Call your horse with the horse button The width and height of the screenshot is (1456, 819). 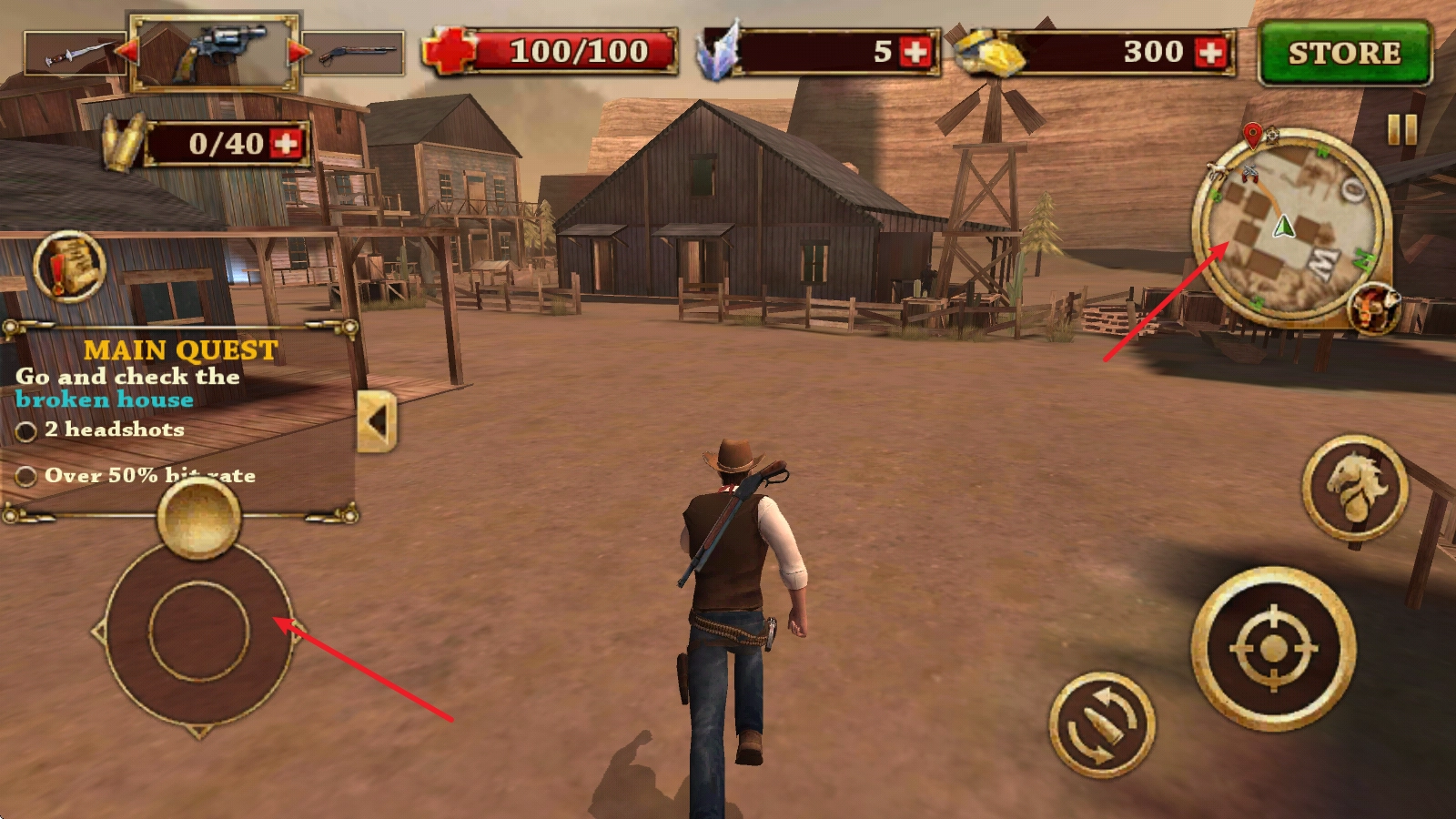[1355, 487]
